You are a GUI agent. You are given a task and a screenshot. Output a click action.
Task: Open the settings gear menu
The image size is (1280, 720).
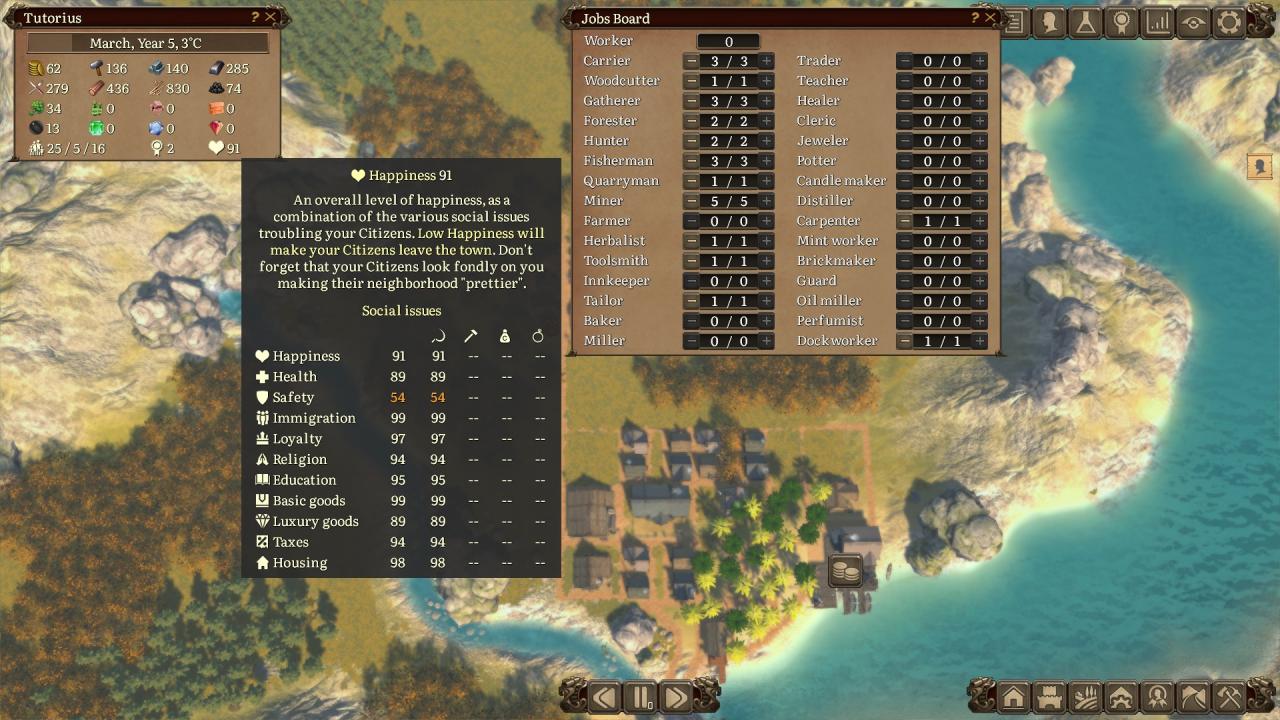[x=1229, y=22]
